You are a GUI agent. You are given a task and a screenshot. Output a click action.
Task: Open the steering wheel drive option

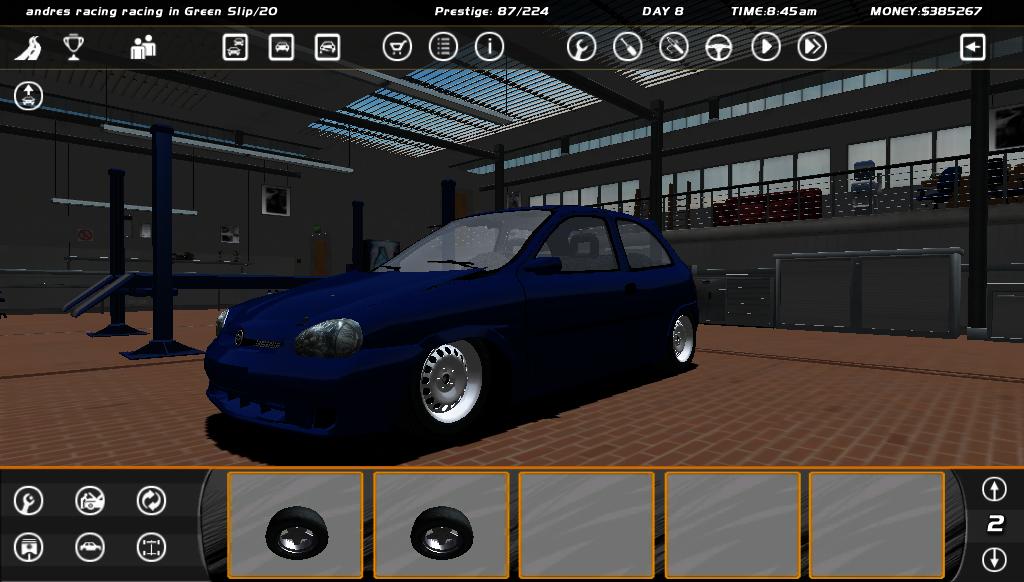tap(719, 46)
